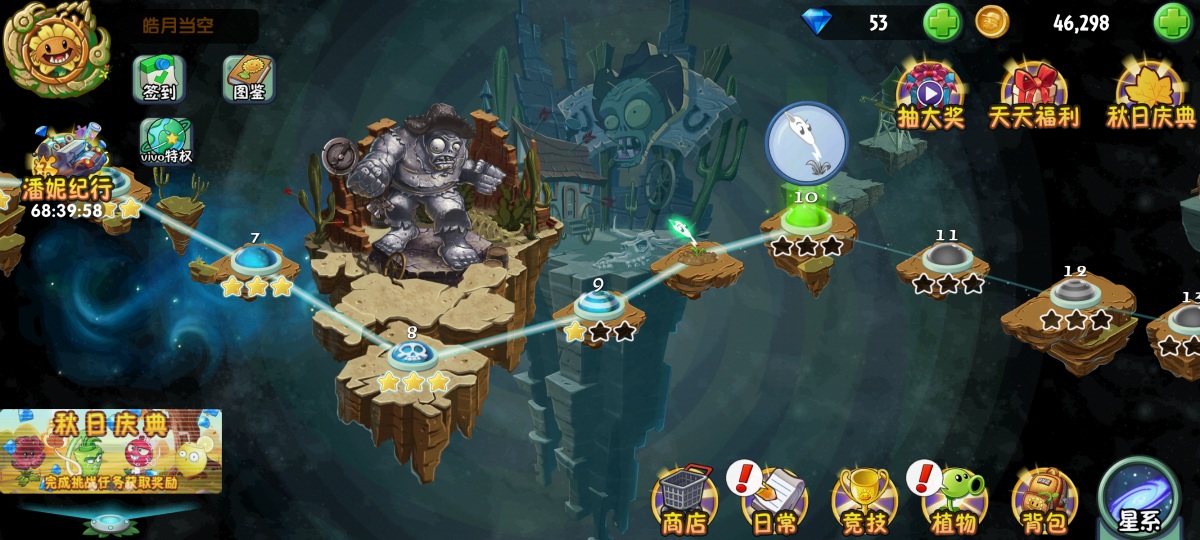Open the 签到 daily check-in
The width and height of the screenshot is (1200, 540).
159,78
